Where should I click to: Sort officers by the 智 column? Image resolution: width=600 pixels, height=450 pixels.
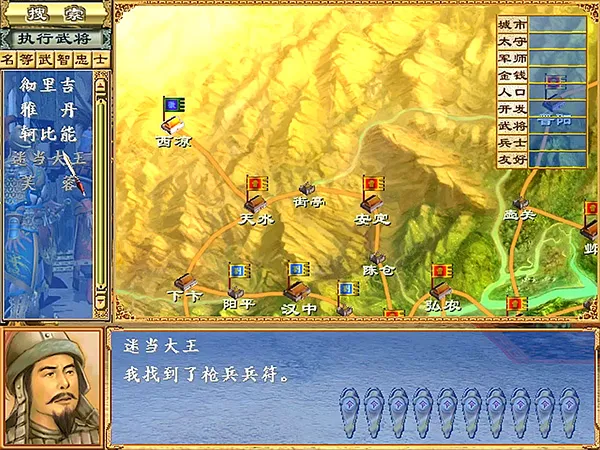64,60
